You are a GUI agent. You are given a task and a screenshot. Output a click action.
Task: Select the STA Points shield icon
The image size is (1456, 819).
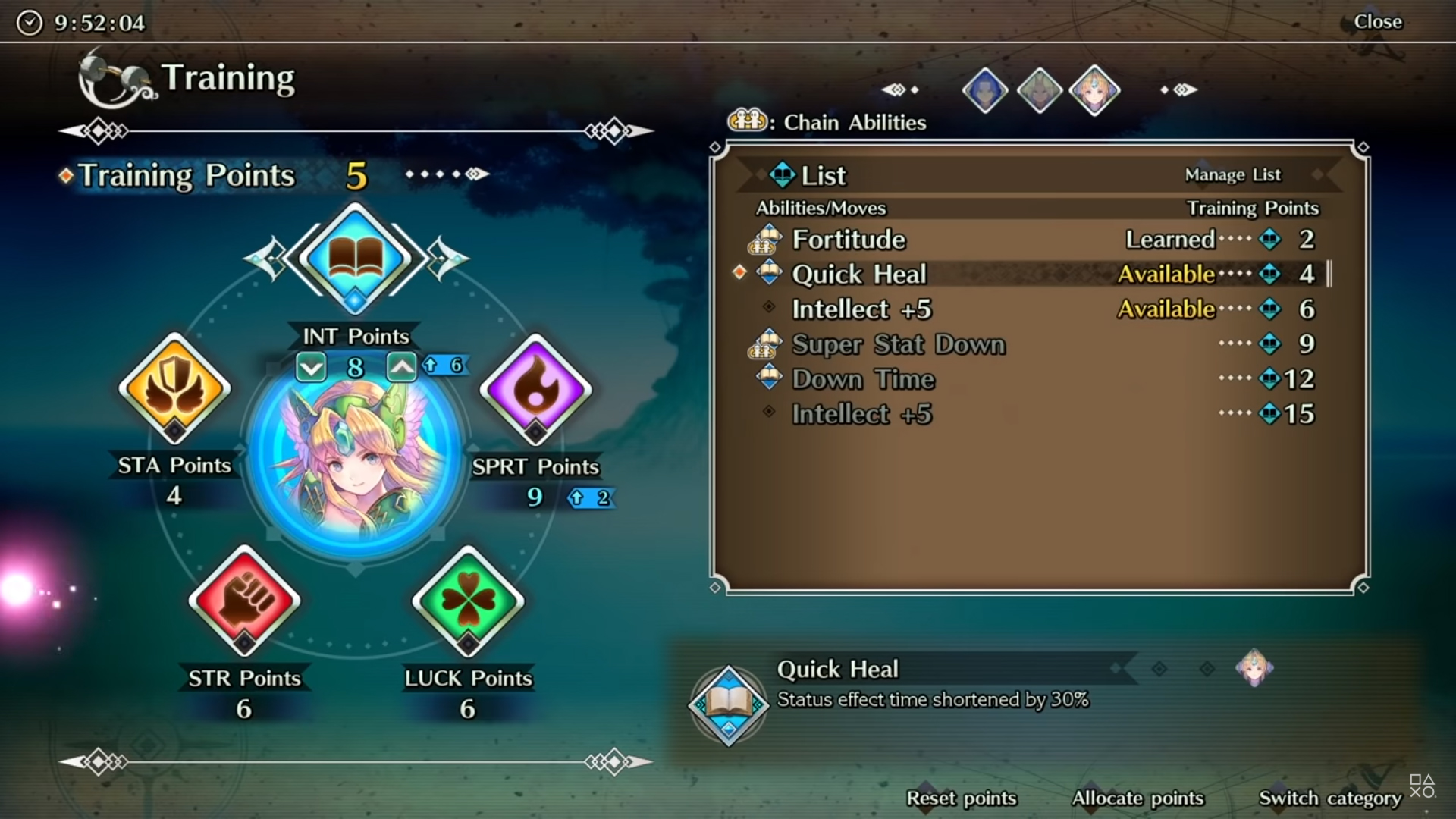[x=174, y=388]
